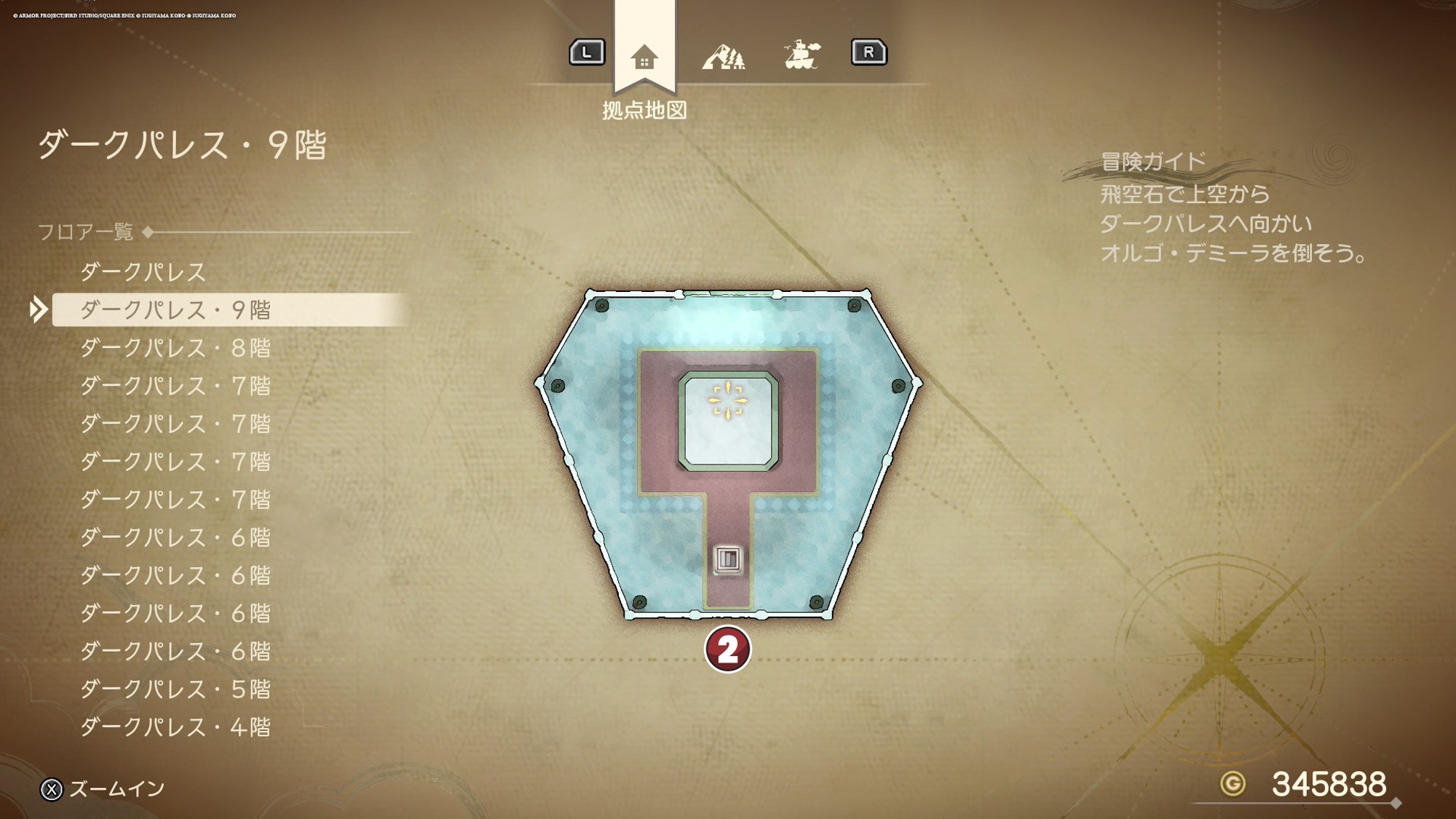
Task: Switch to the ship map tab
Action: click(802, 55)
